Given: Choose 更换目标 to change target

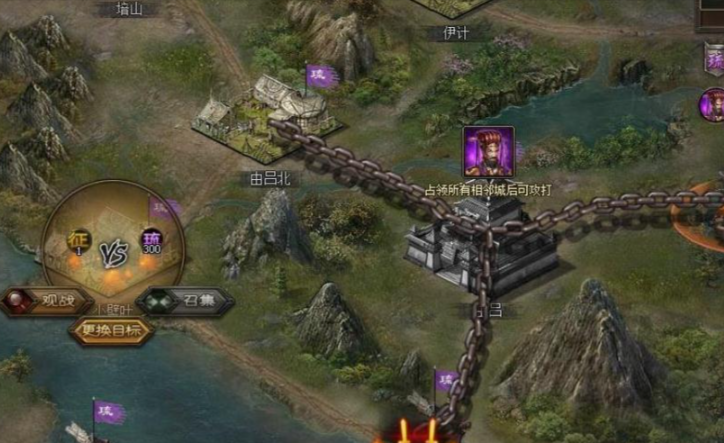Looking at the screenshot, I should tap(111, 331).
